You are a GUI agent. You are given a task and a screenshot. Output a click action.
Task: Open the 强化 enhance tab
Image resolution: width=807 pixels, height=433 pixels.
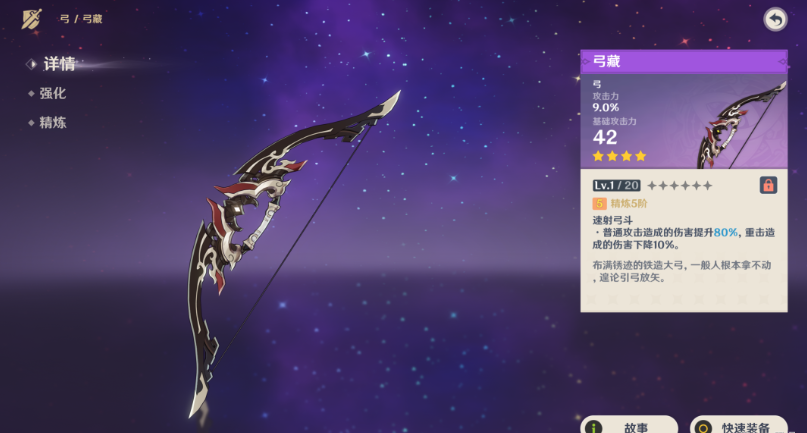(x=53, y=93)
